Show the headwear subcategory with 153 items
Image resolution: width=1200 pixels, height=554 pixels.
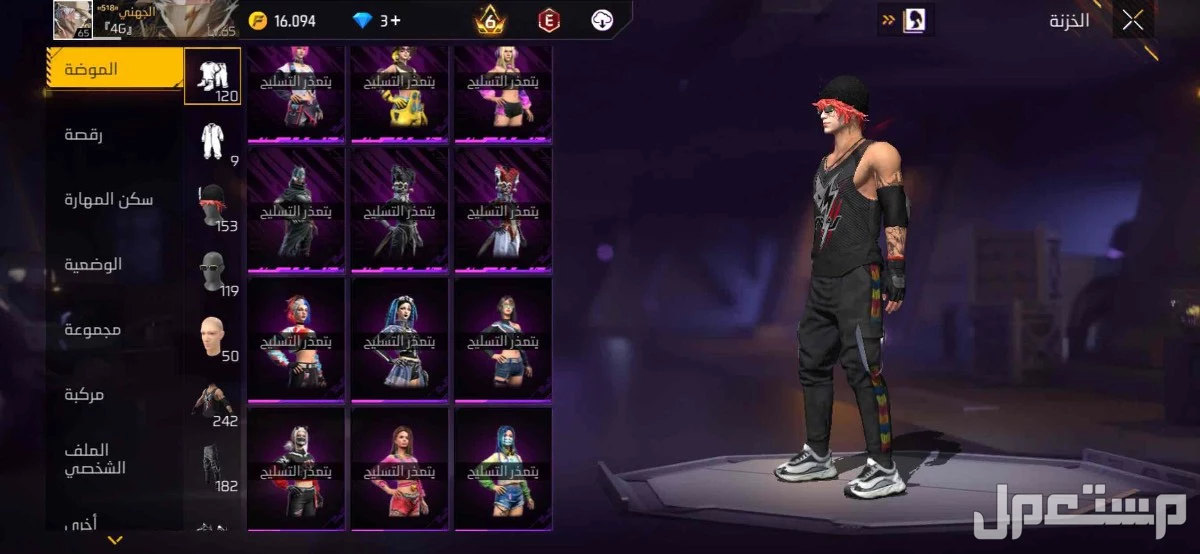tap(213, 207)
